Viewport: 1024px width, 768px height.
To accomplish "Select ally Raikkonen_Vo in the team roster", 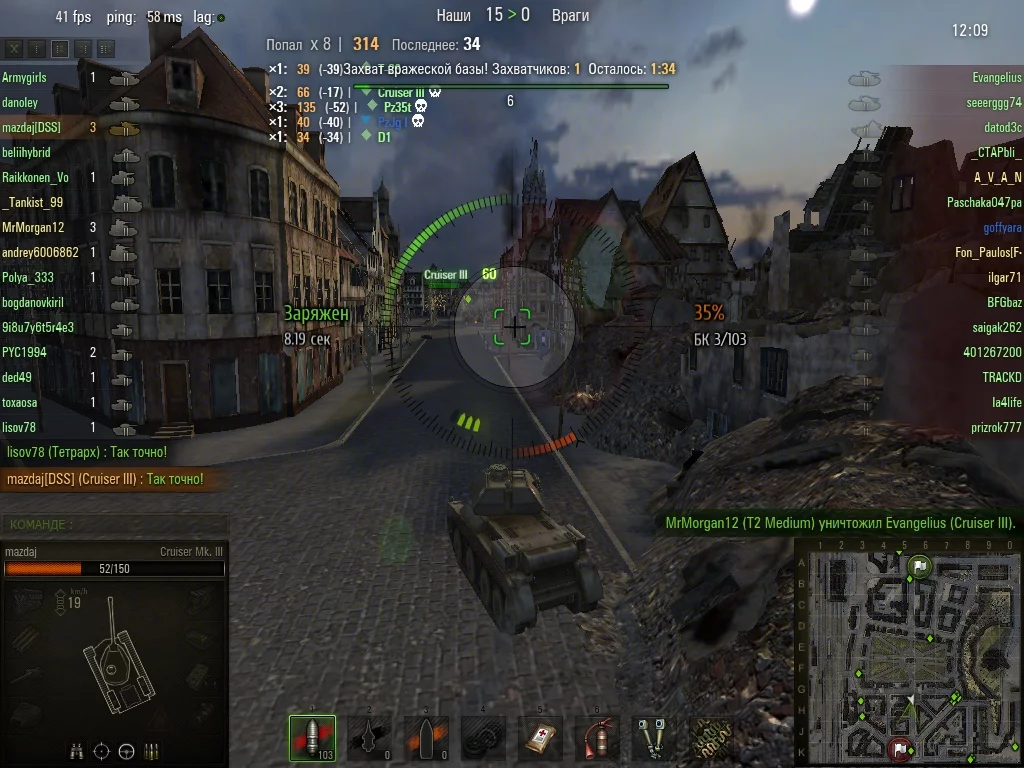I will tap(36, 177).
